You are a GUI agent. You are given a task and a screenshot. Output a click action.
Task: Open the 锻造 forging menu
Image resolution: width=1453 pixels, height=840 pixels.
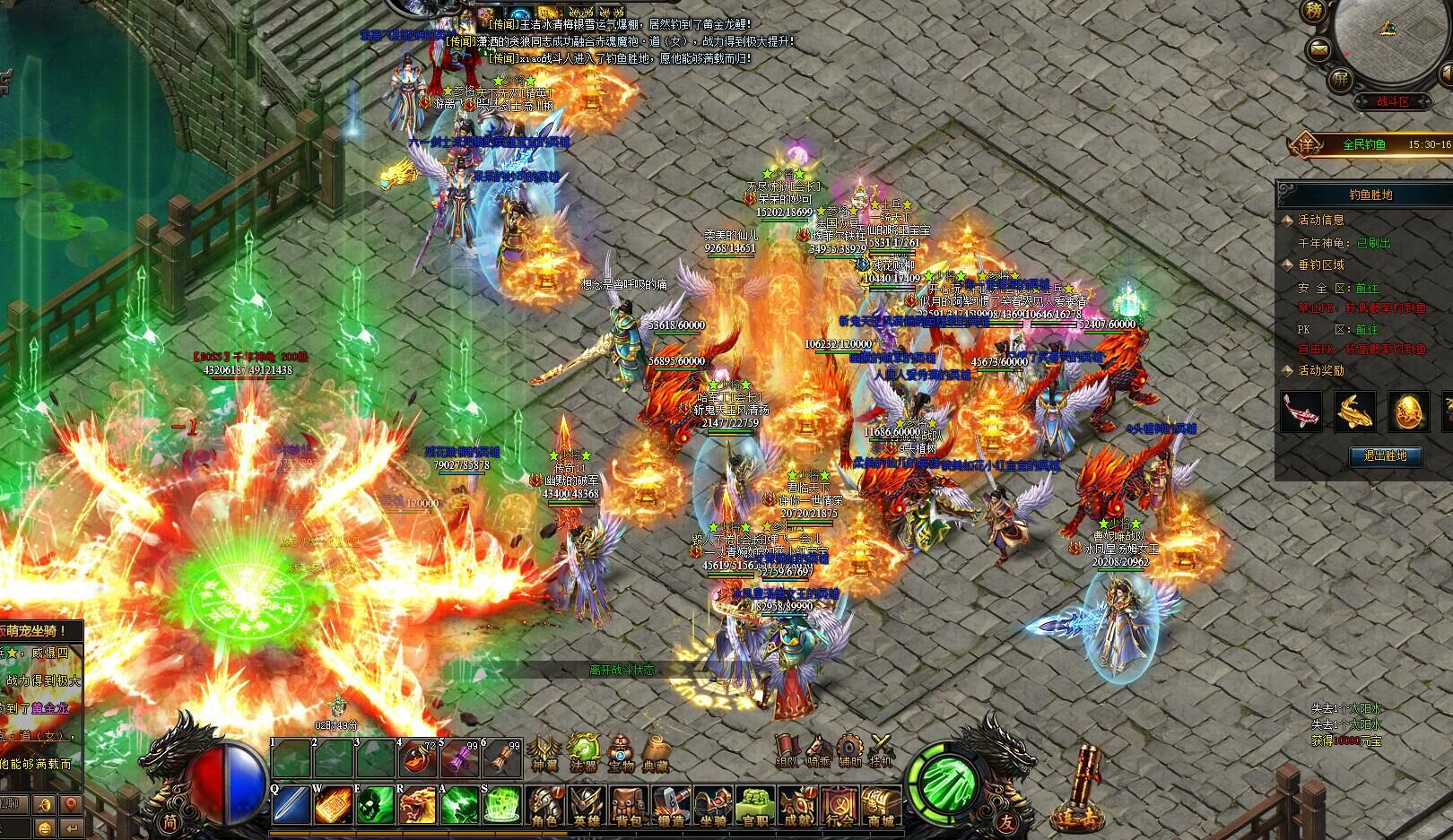pos(670,804)
